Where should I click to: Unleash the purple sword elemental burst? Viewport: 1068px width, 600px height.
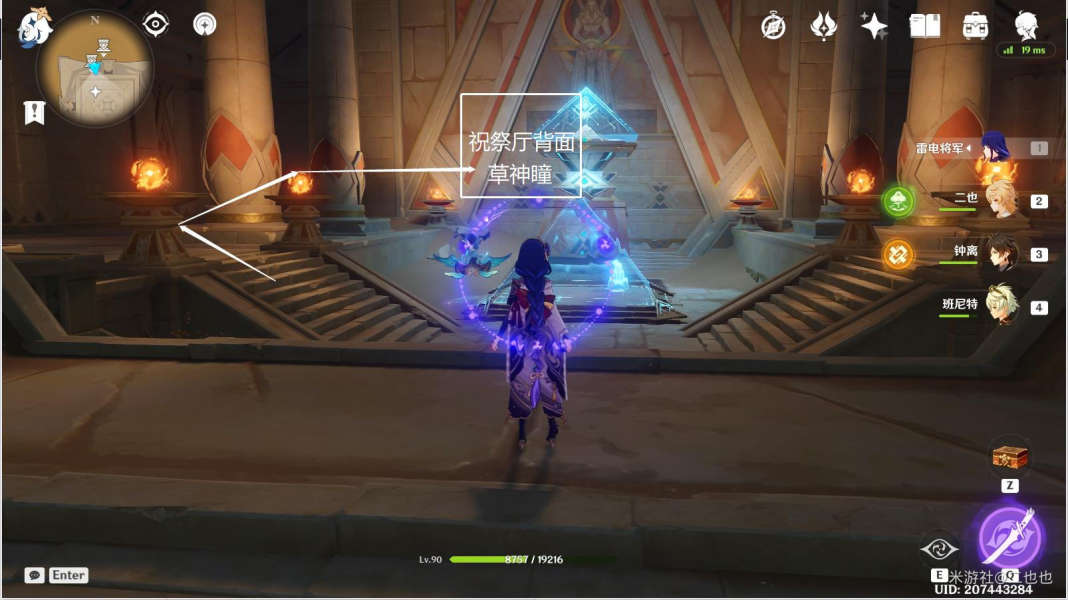point(1010,537)
